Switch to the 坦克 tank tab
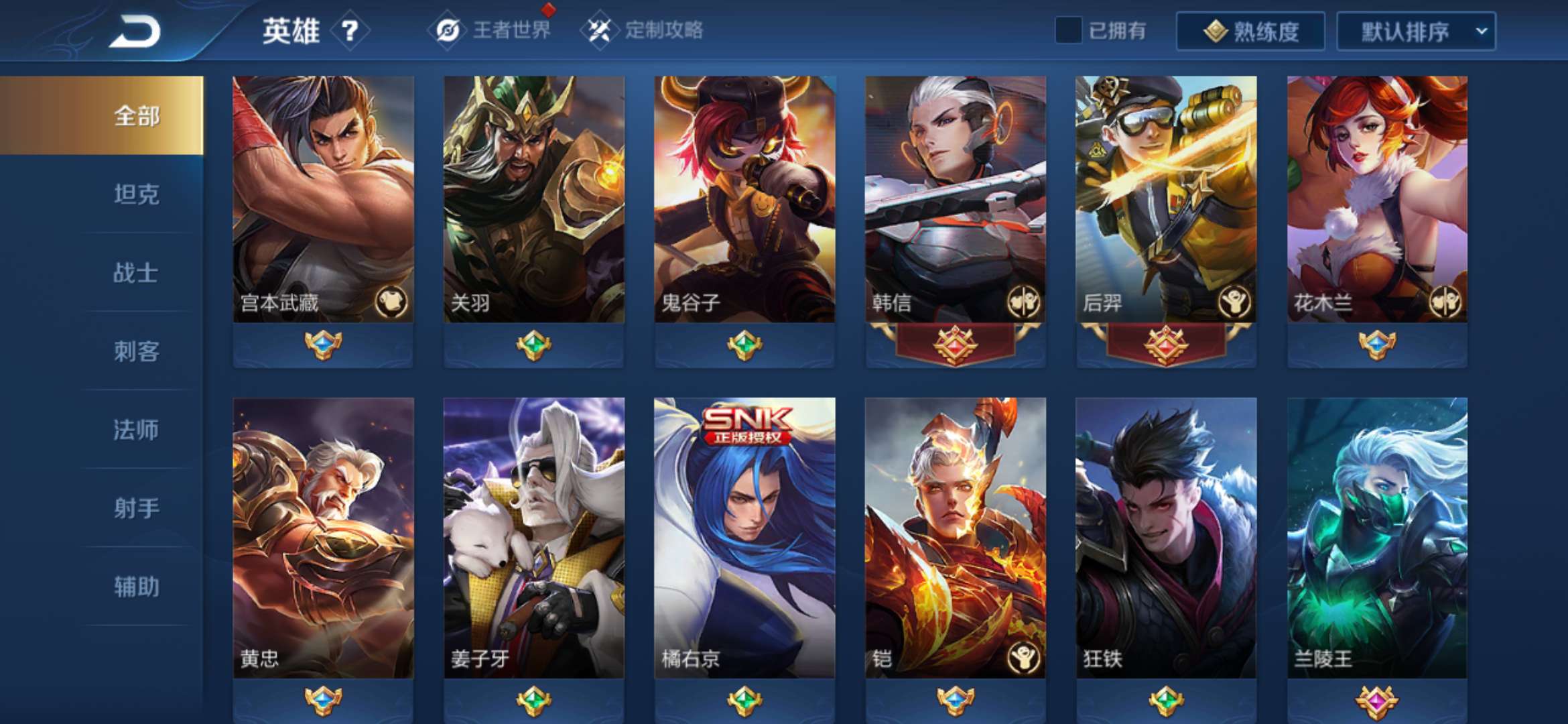Screen dimensions: 1568x724 click(x=136, y=194)
